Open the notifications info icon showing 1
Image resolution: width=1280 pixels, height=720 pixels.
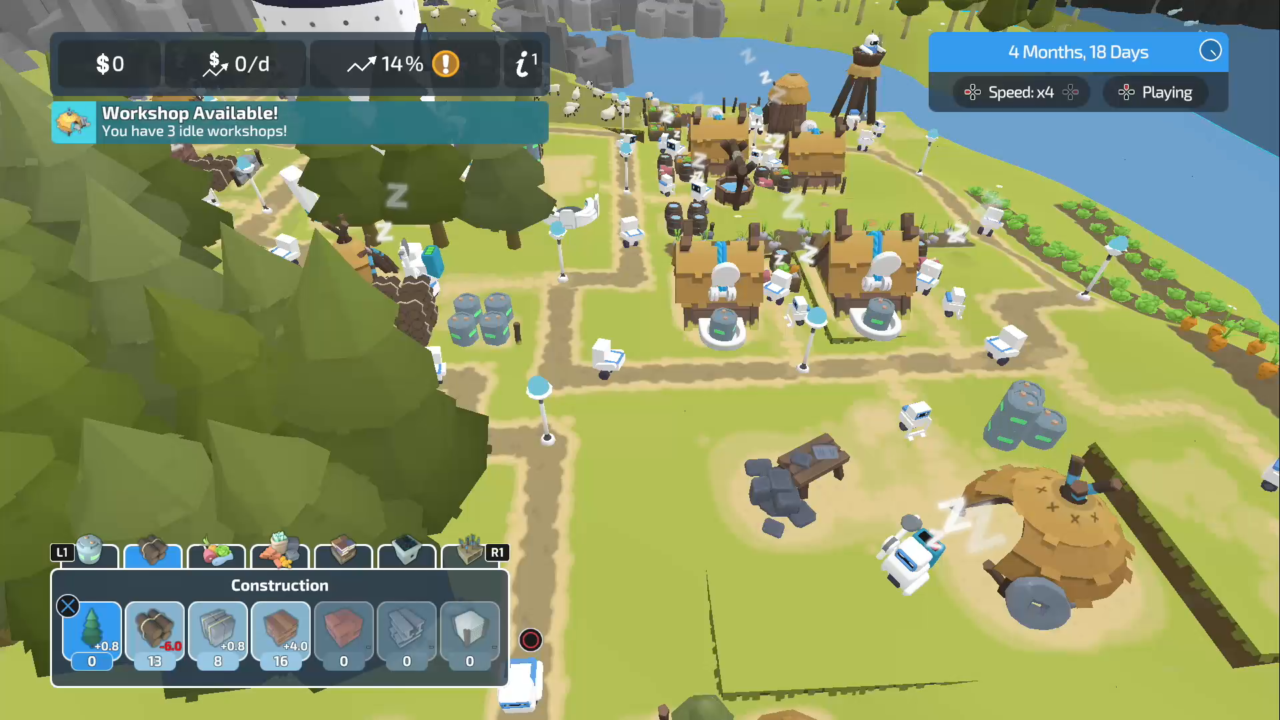pos(523,64)
